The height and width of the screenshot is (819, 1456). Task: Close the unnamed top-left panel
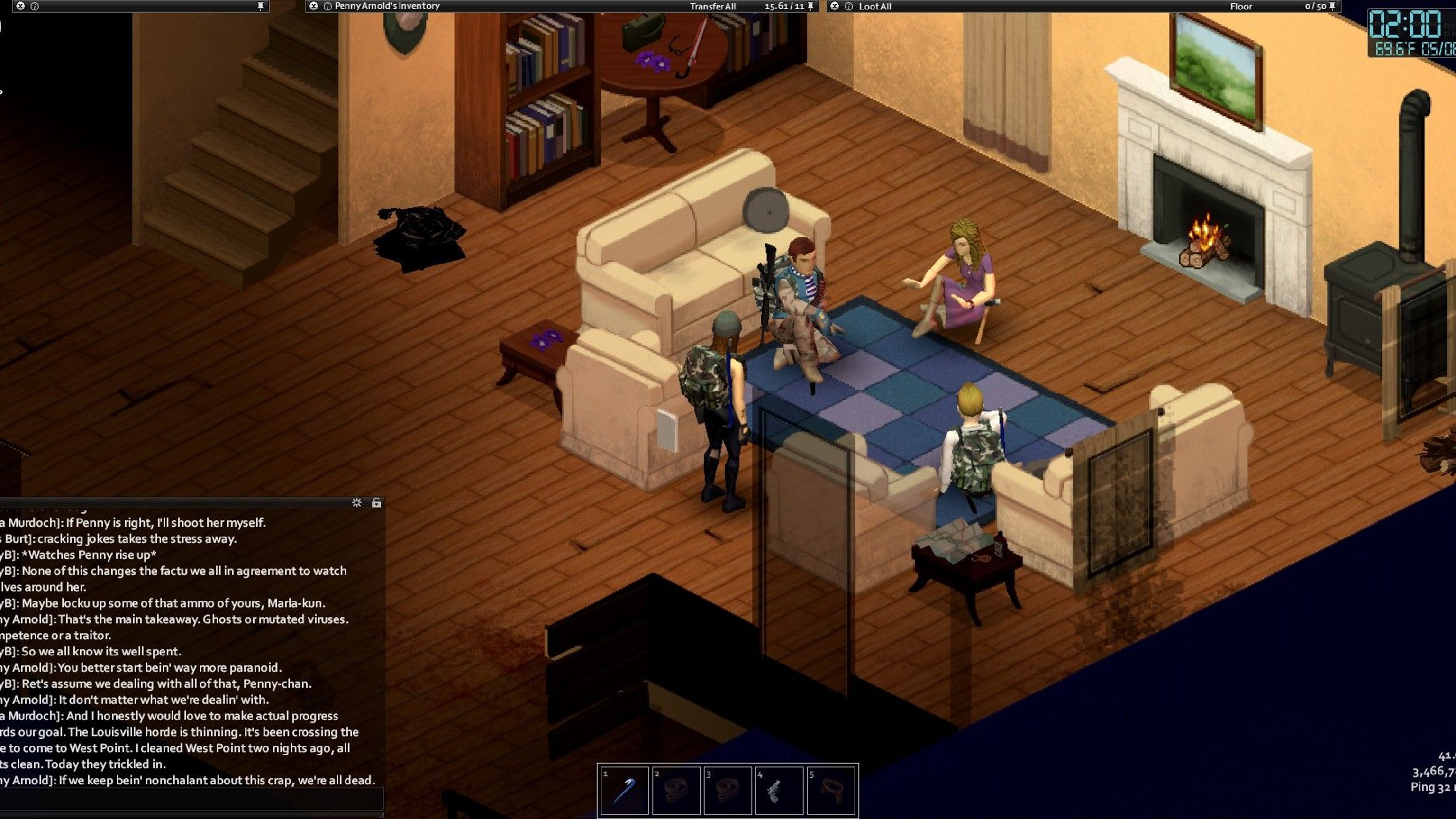coord(20,6)
